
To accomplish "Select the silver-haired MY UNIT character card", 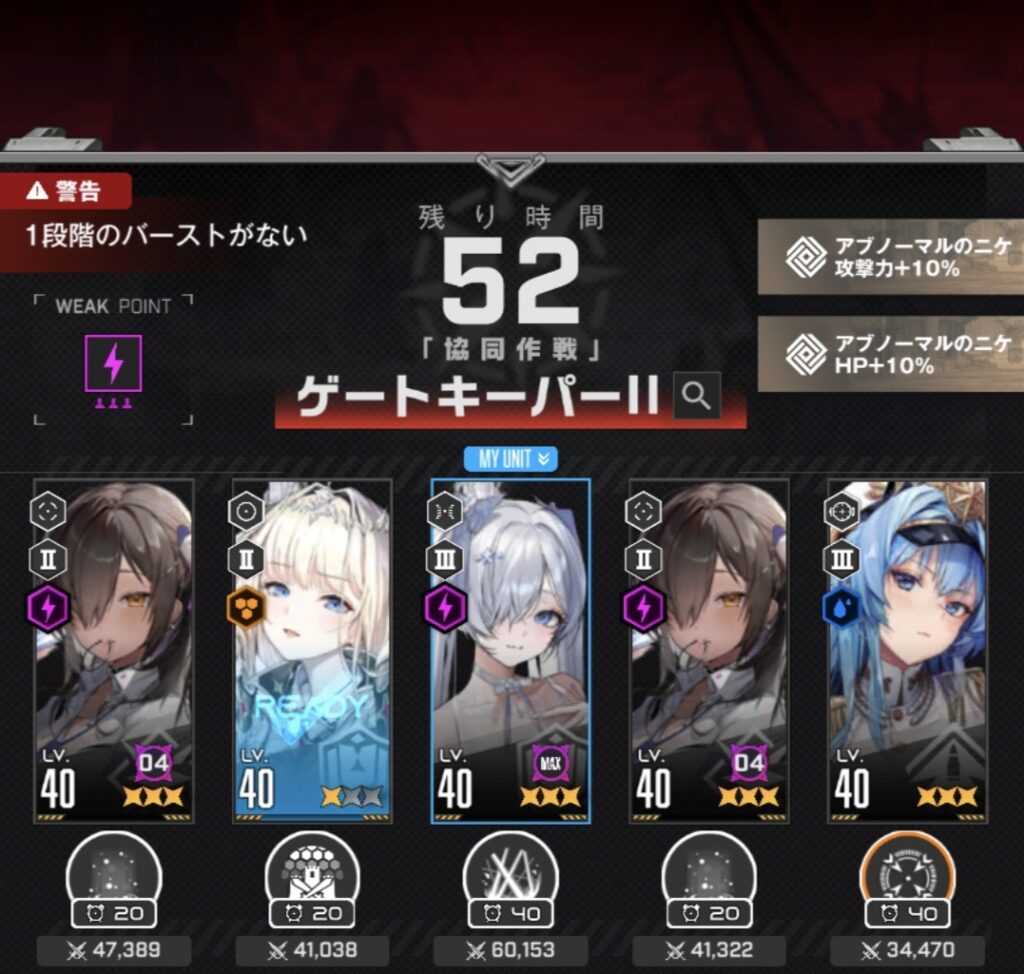I will click(510, 650).
